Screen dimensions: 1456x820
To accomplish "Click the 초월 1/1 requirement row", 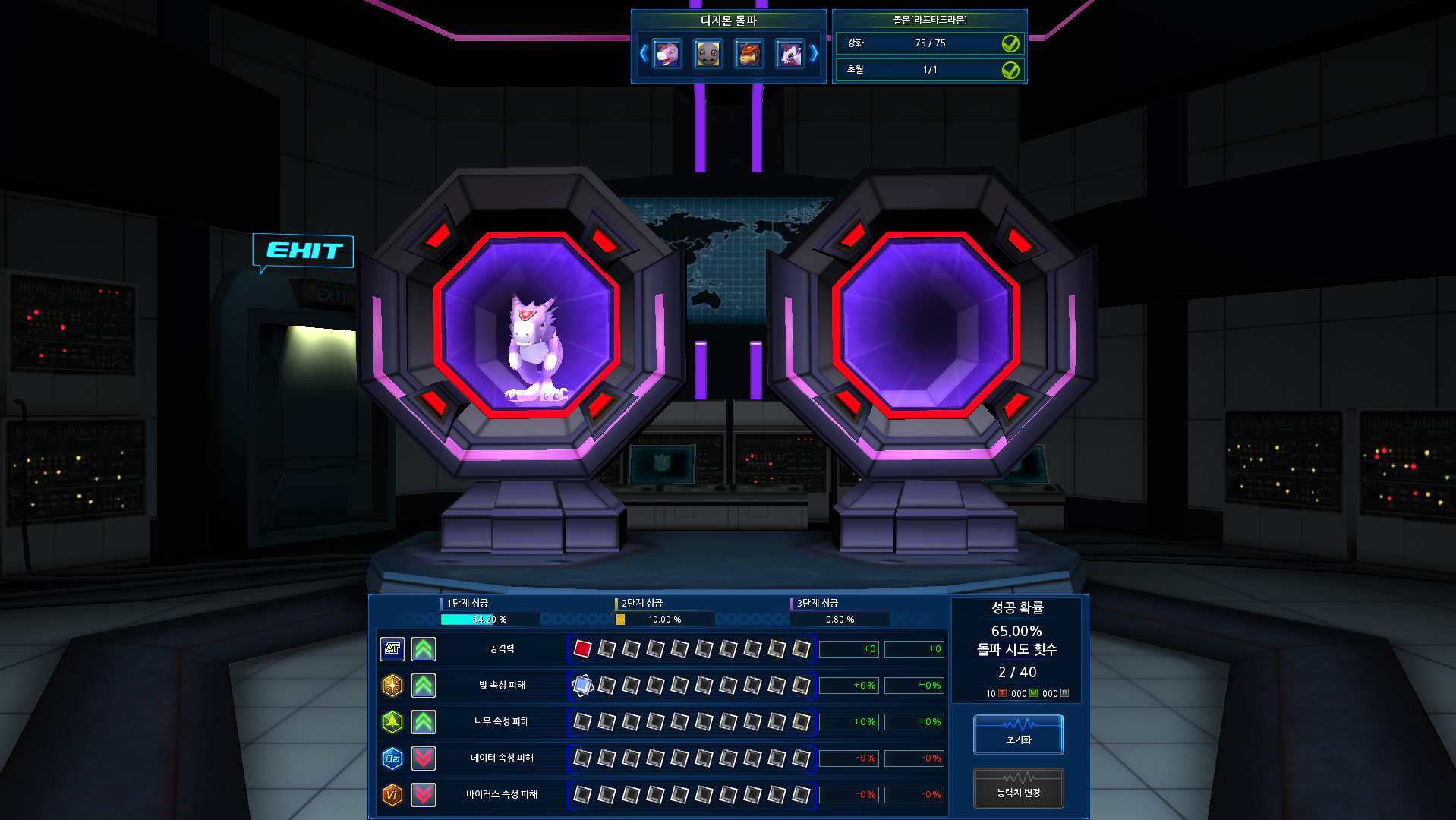I will [x=930, y=70].
